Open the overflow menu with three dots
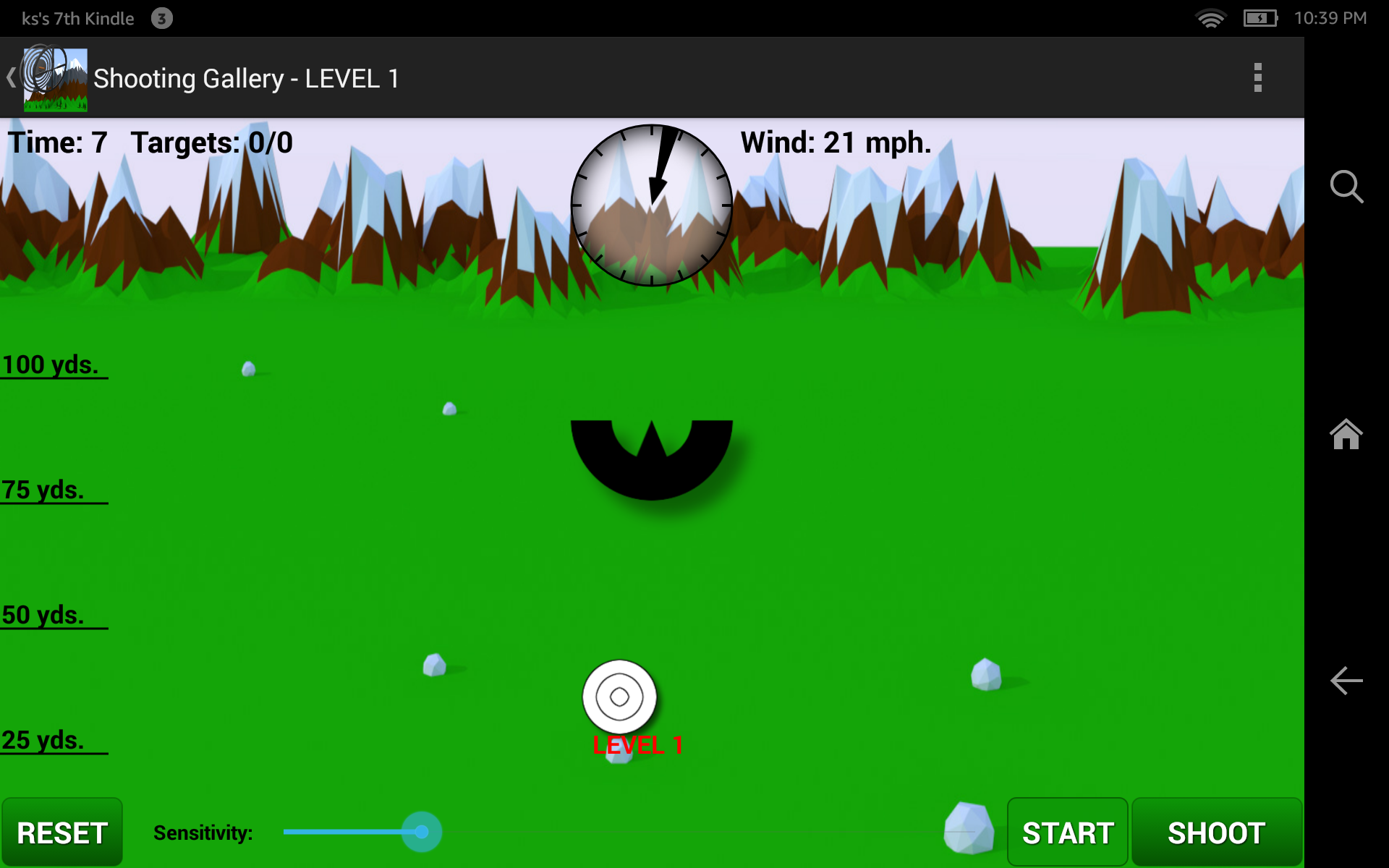Image resolution: width=1389 pixels, height=868 pixels. [x=1257, y=77]
